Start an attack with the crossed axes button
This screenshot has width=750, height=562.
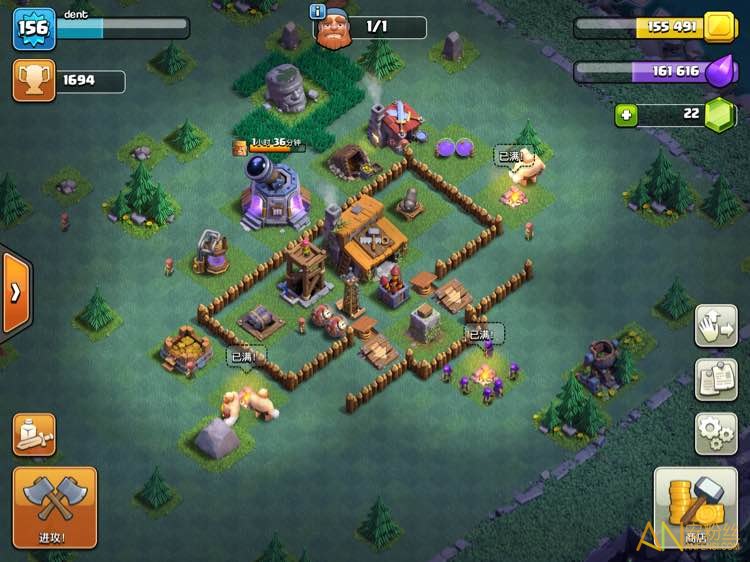click(x=55, y=506)
